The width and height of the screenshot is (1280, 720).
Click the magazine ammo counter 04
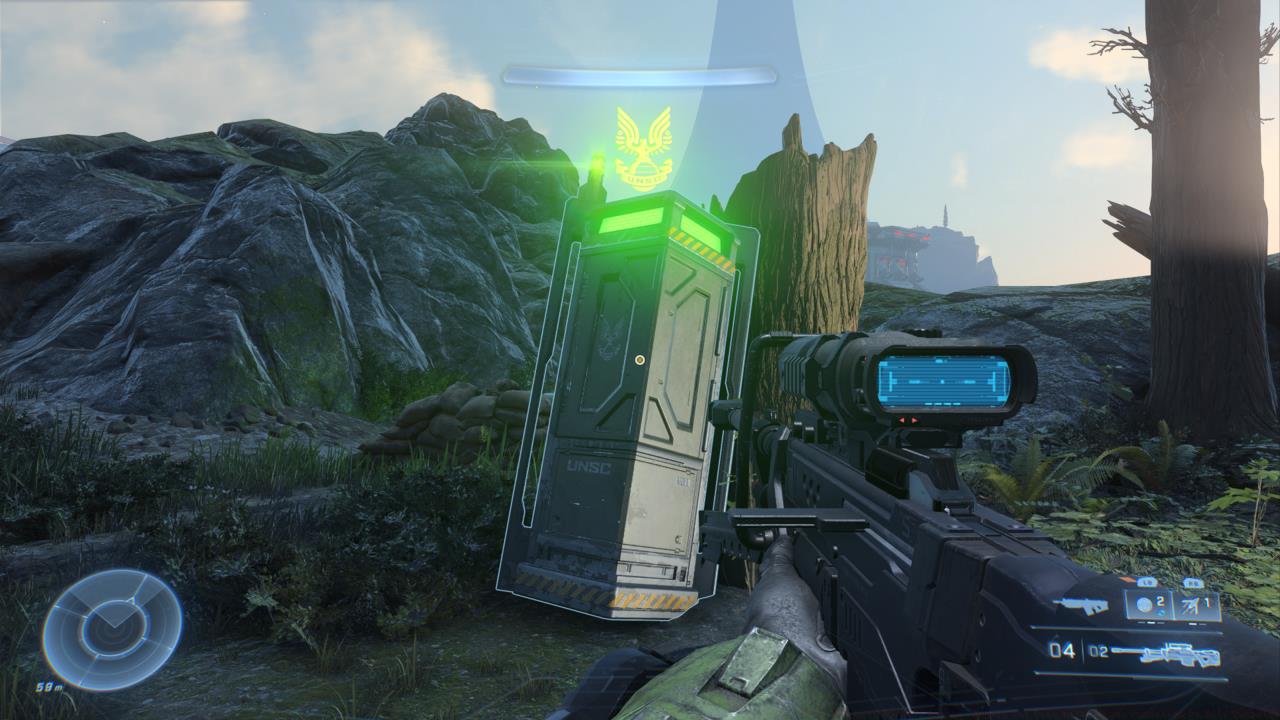click(x=1062, y=649)
